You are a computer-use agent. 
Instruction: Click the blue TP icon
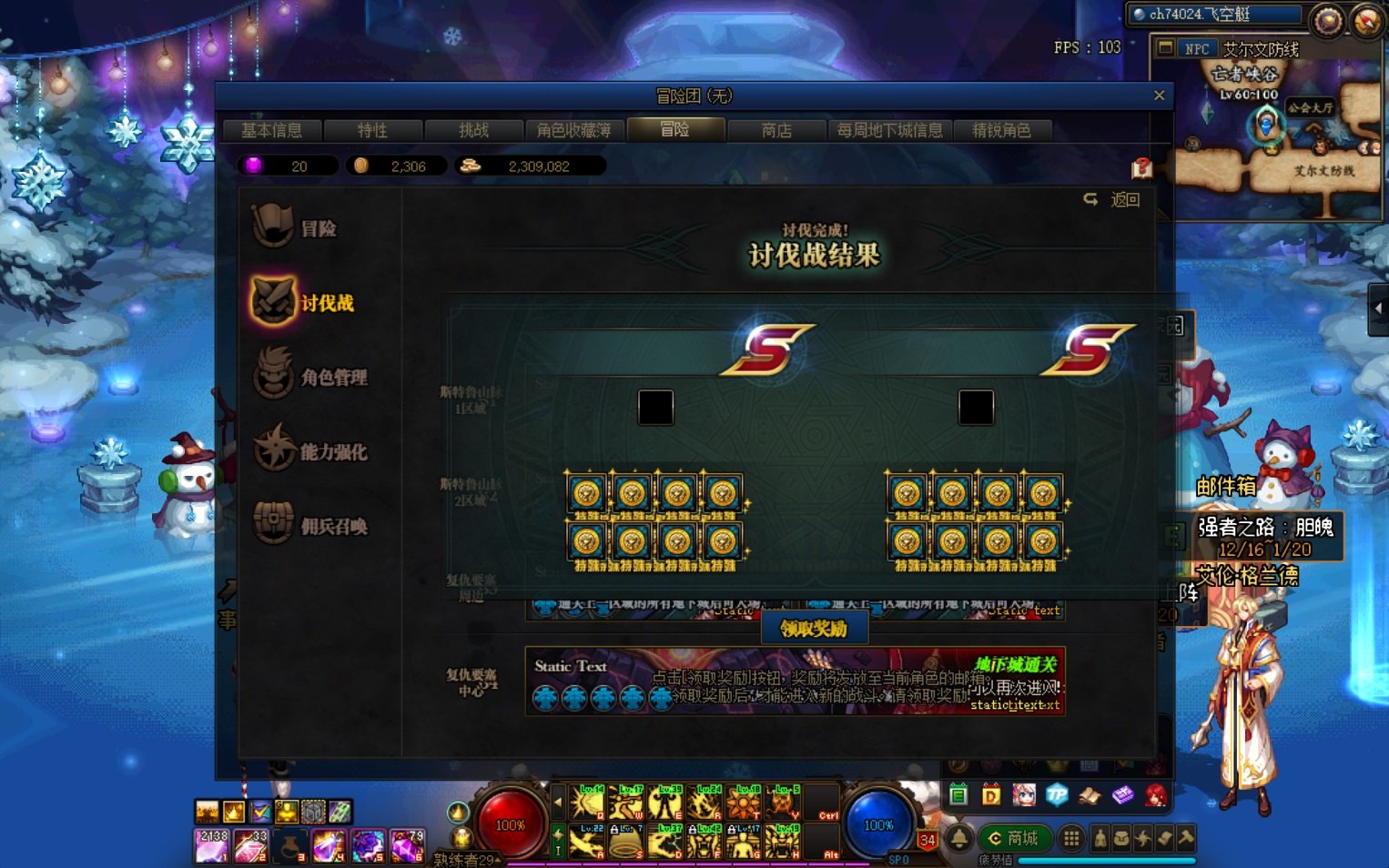coord(1057,795)
